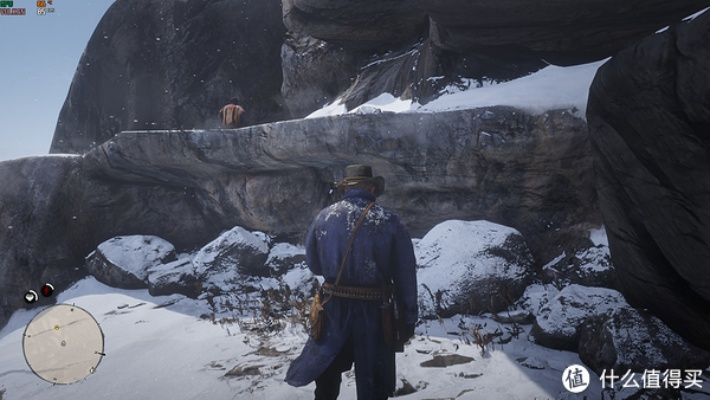Select the yellow marker on the minimap
Image resolution: width=710 pixels, height=400 pixels.
[57, 327]
